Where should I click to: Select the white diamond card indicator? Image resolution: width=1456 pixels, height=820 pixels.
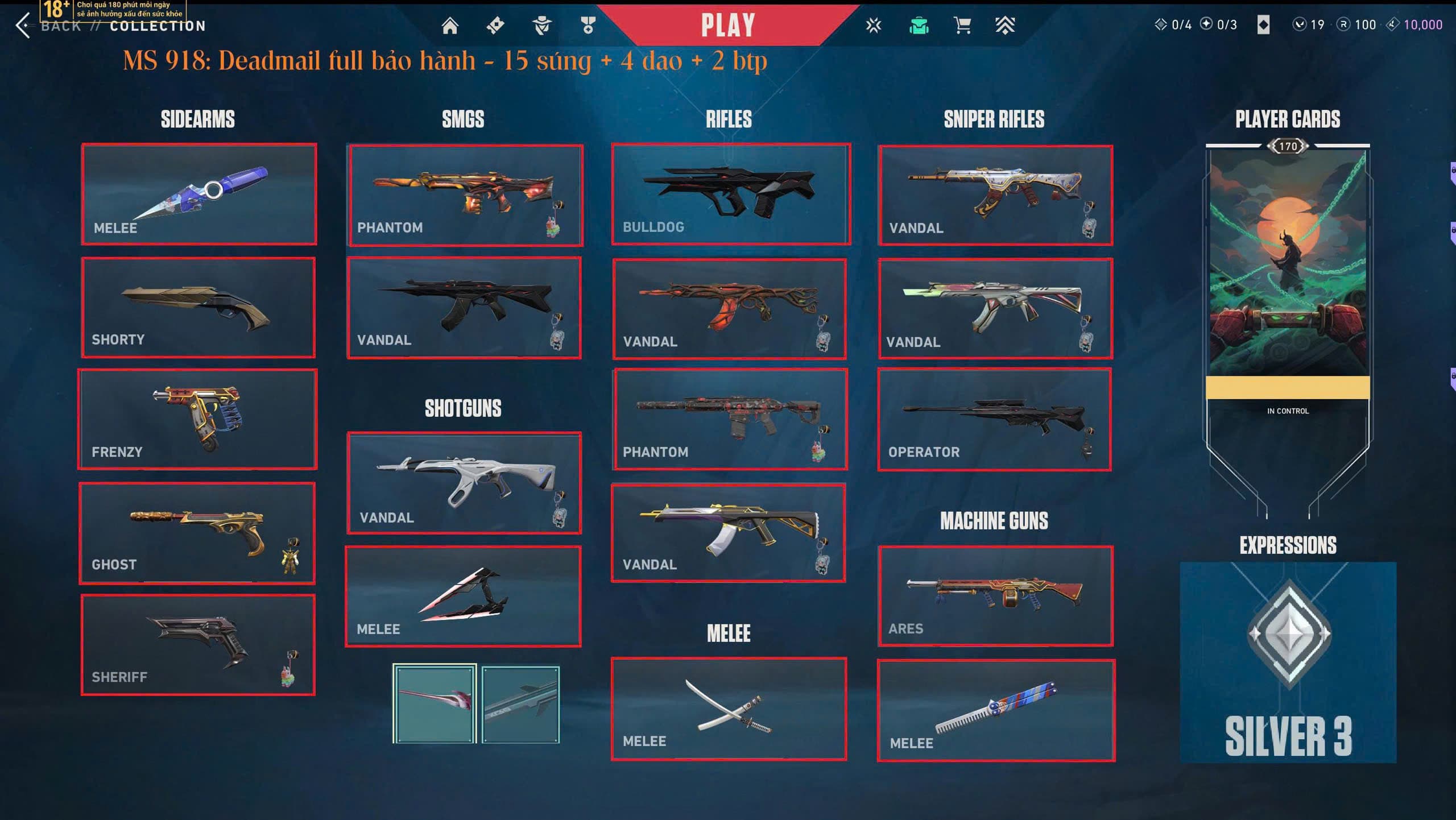(x=1265, y=25)
